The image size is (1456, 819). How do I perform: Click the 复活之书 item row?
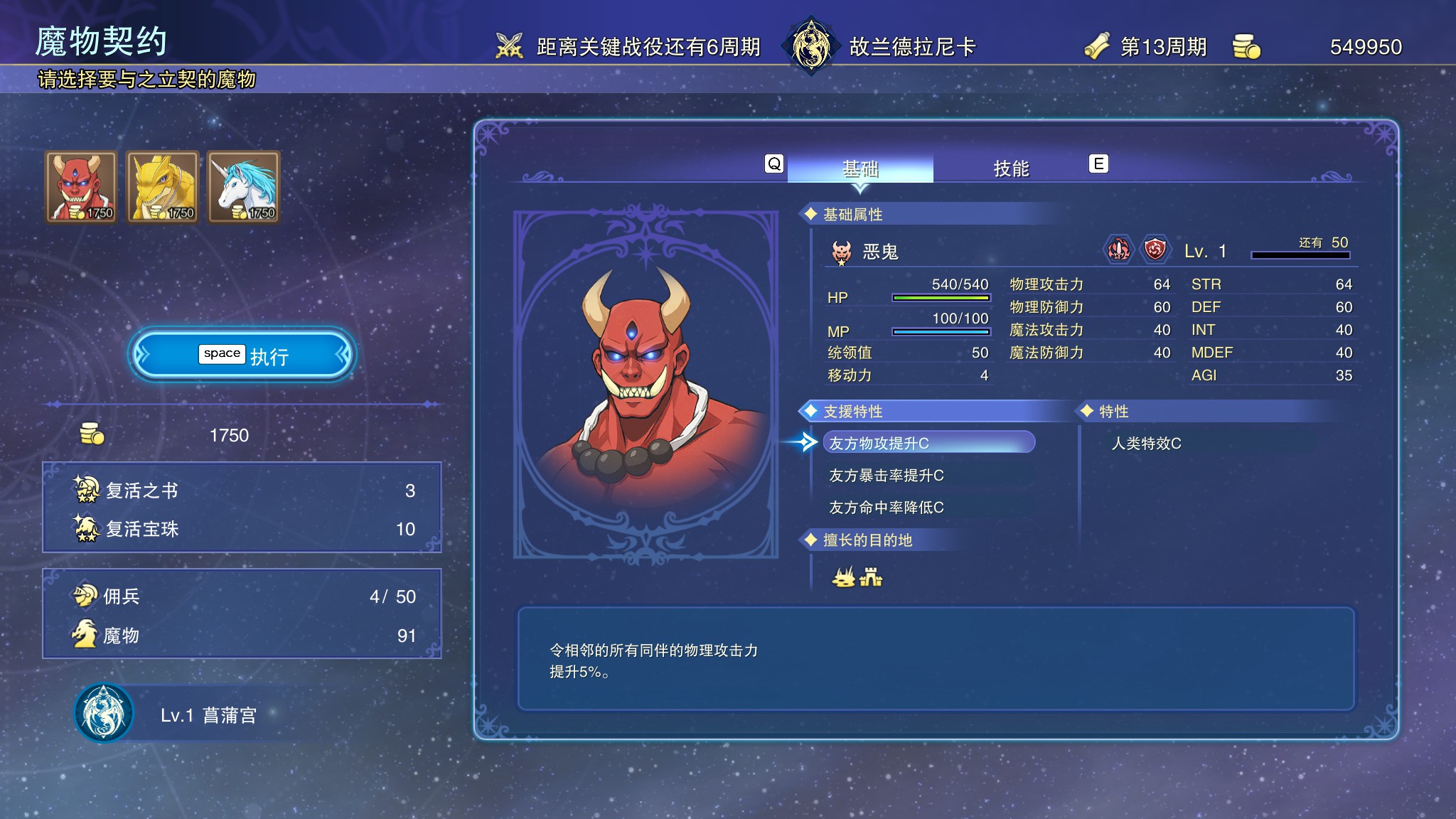point(242,491)
